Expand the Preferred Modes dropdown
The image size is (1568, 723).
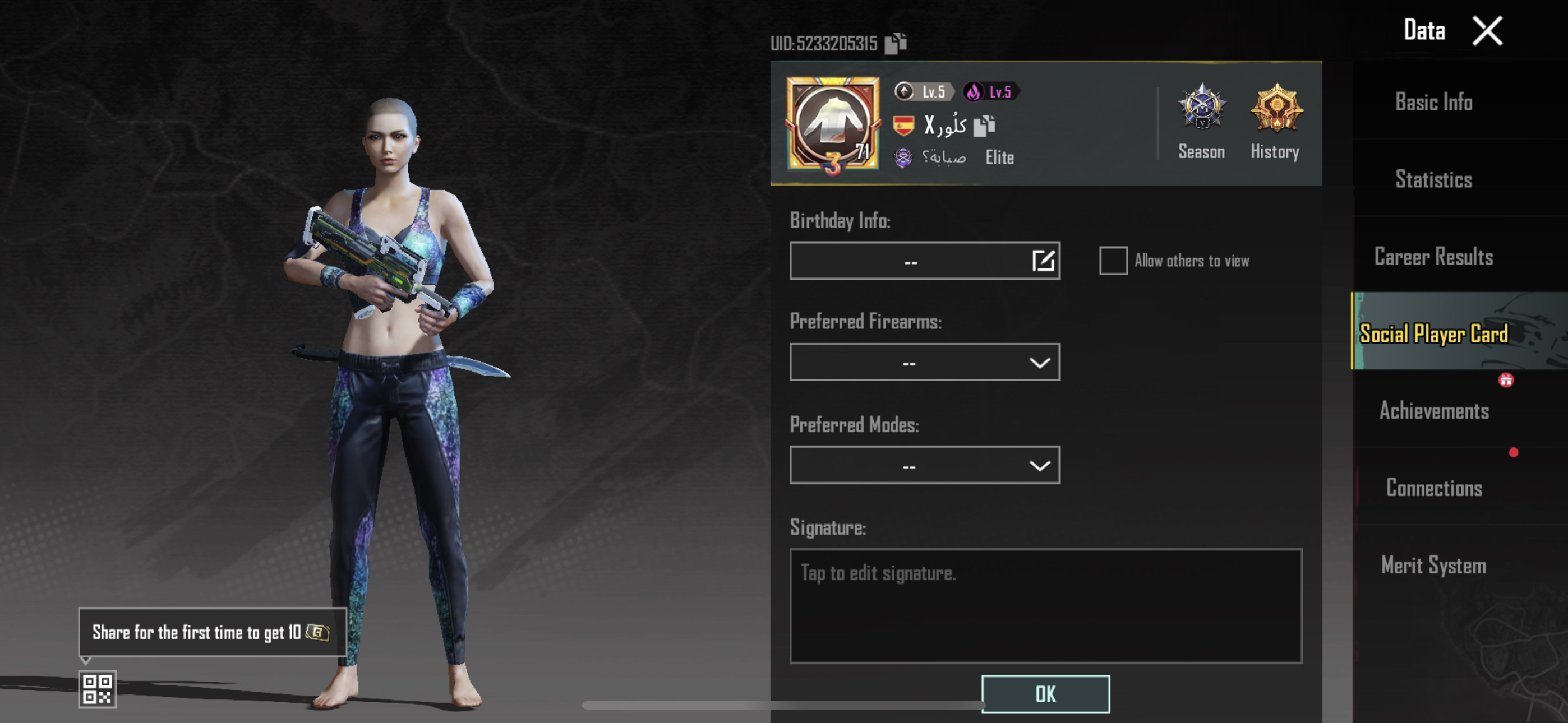coord(925,466)
